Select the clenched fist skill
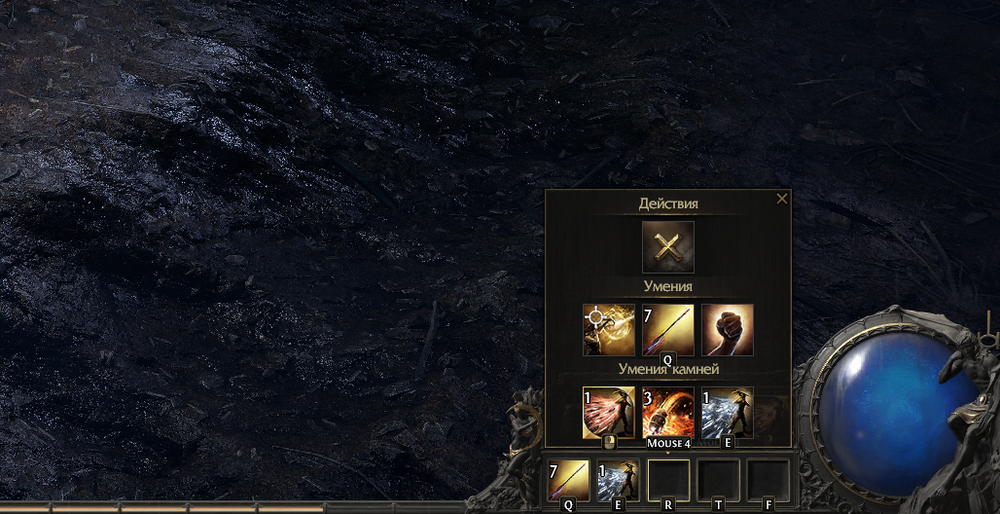 pos(727,330)
